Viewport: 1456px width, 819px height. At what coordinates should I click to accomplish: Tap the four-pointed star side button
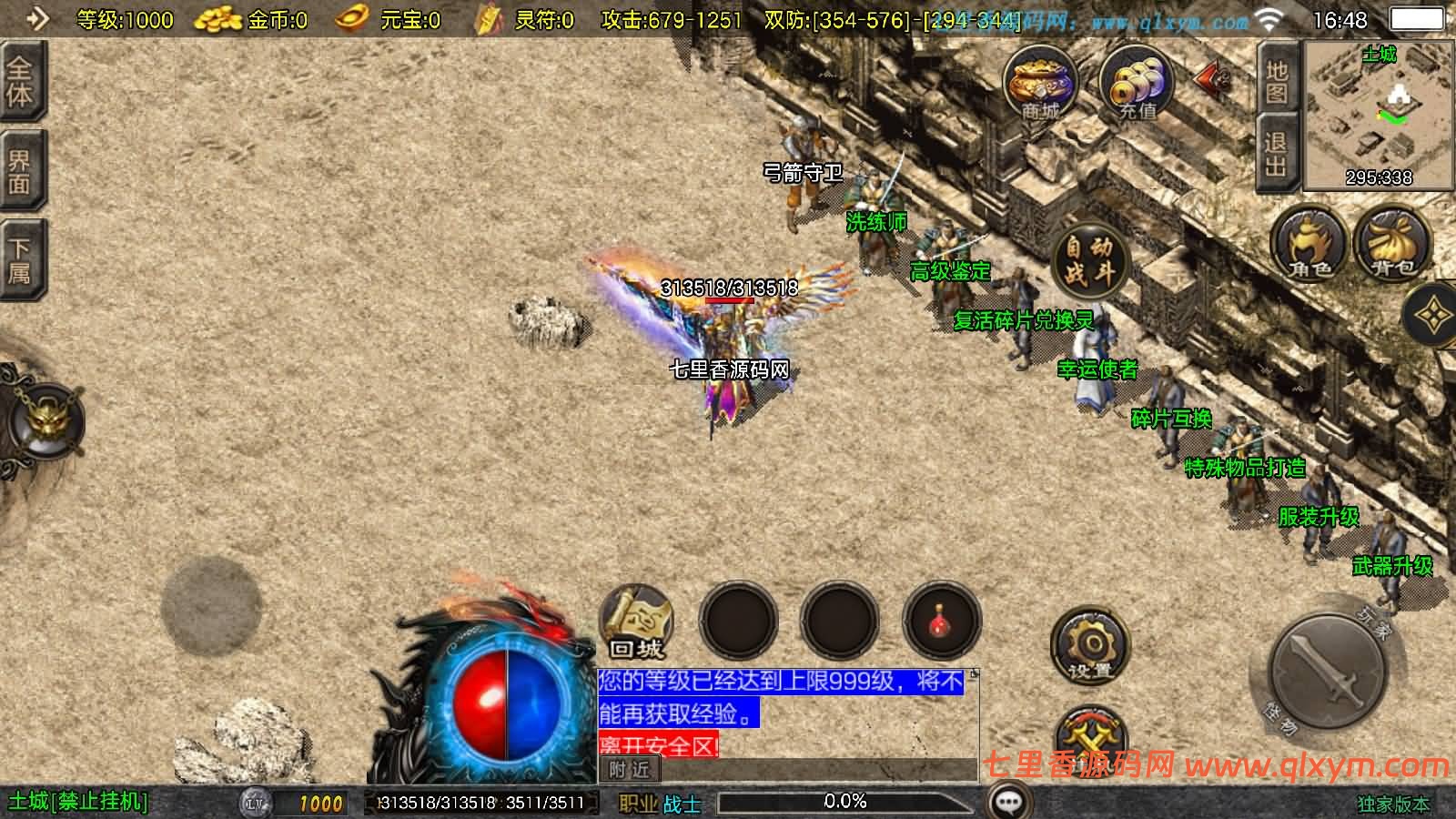tap(1433, 316)
